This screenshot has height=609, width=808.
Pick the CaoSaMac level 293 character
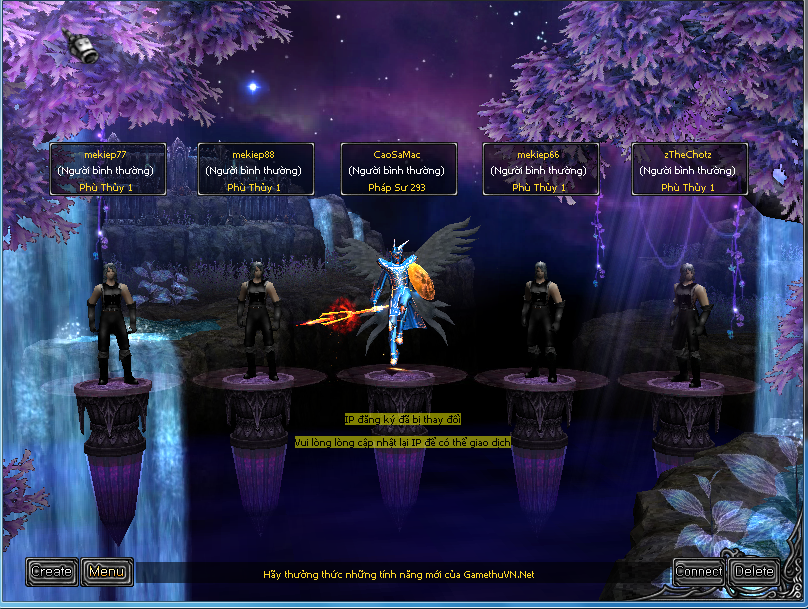398,170
